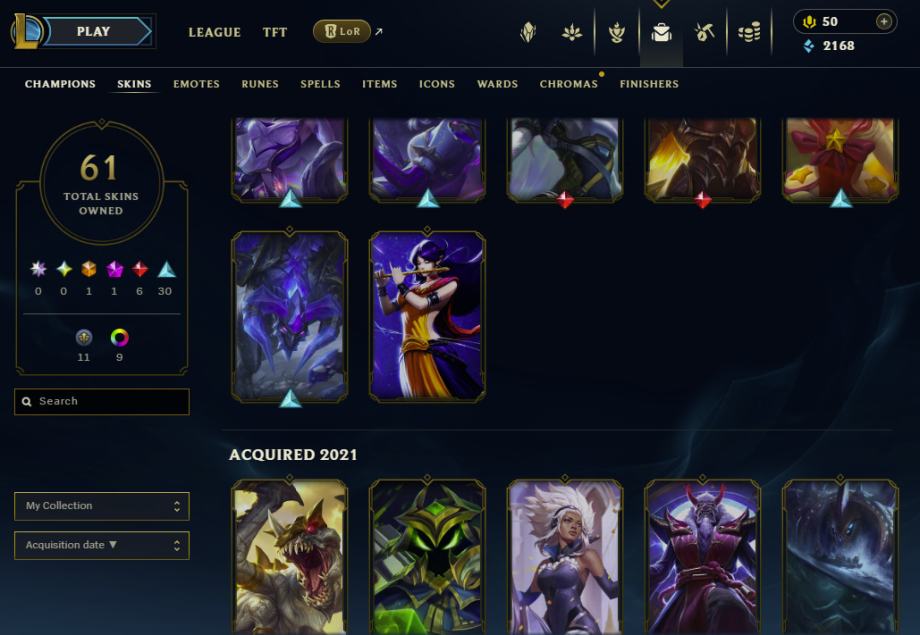
Task: Open the coin stack store icon
Action: click(x=749, y=33)
